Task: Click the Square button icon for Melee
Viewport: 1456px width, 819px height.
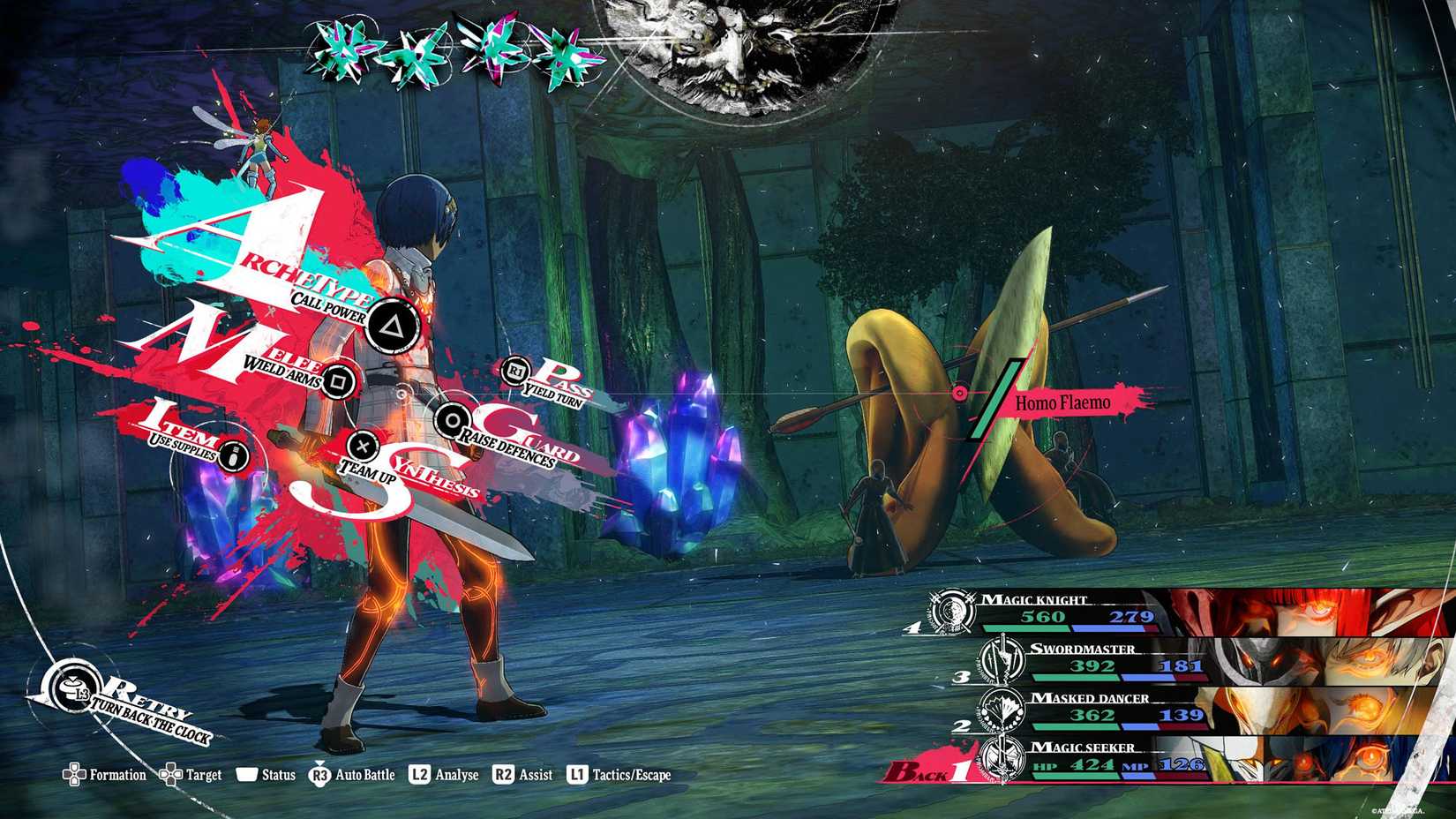Action: click(340, 379)
